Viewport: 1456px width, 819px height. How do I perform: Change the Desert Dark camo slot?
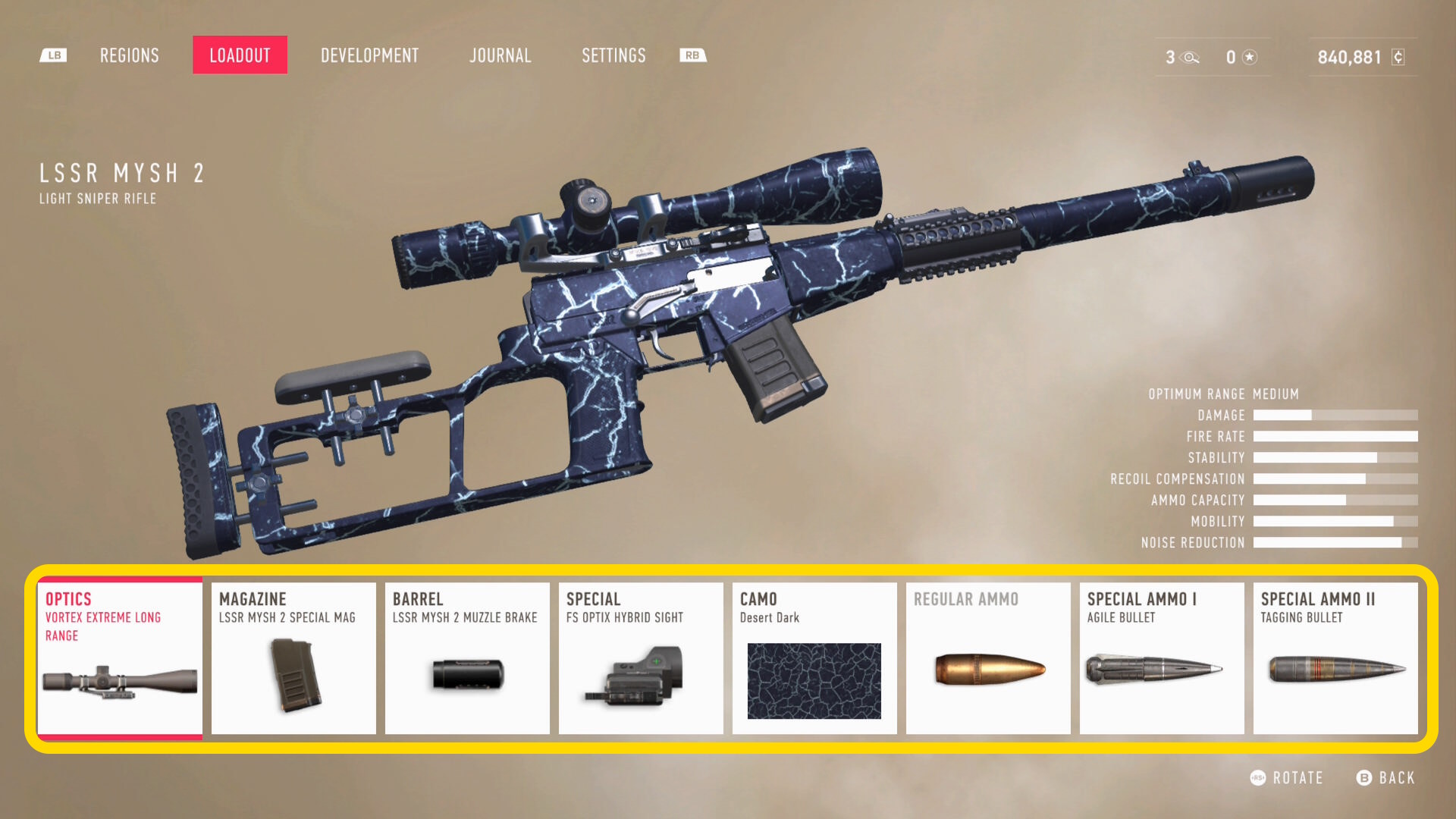coord(814,658)
